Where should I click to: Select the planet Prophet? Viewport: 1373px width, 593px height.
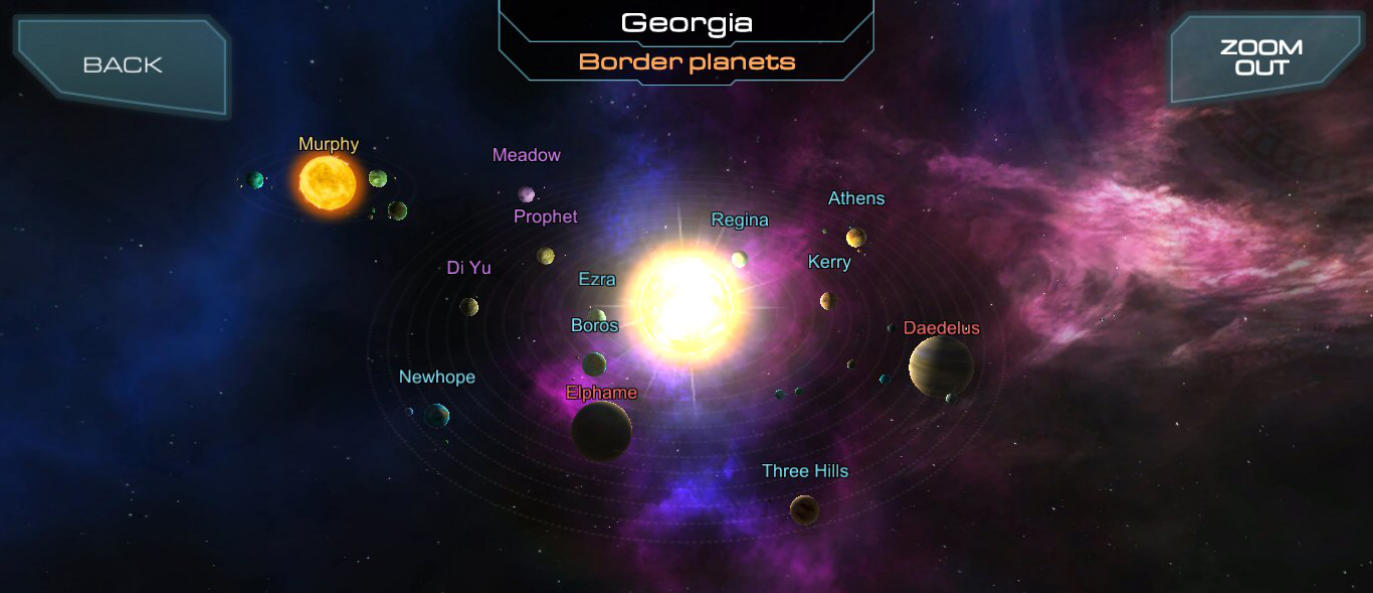tap(546, 256)
